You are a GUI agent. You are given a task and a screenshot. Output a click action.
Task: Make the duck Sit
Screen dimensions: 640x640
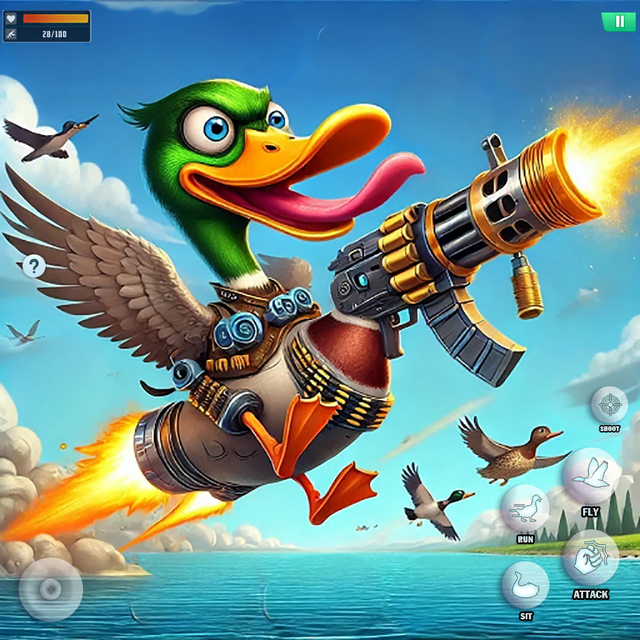[x=525, y=584]
